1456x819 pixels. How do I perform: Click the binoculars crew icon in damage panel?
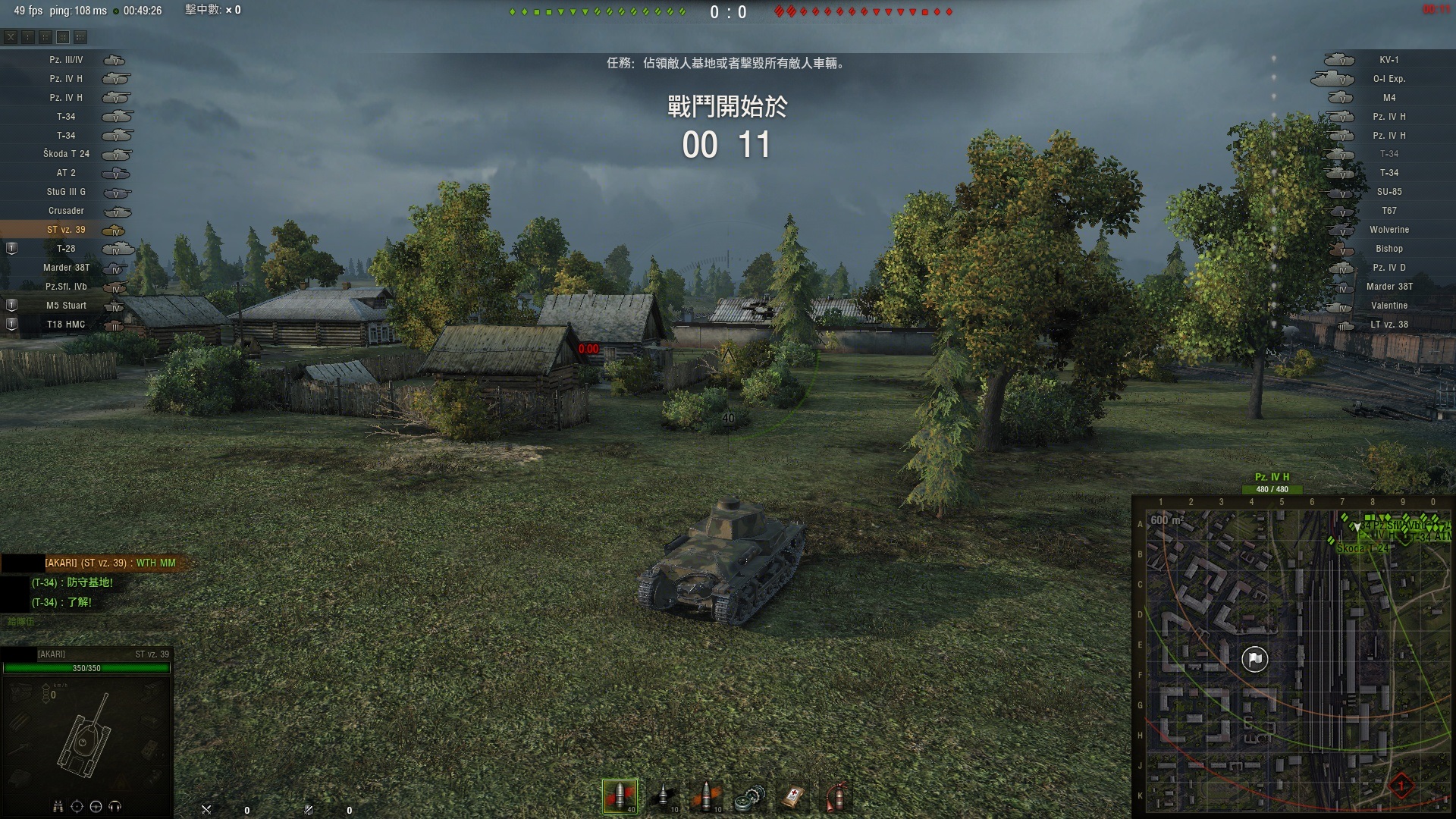tap(58, 807)
